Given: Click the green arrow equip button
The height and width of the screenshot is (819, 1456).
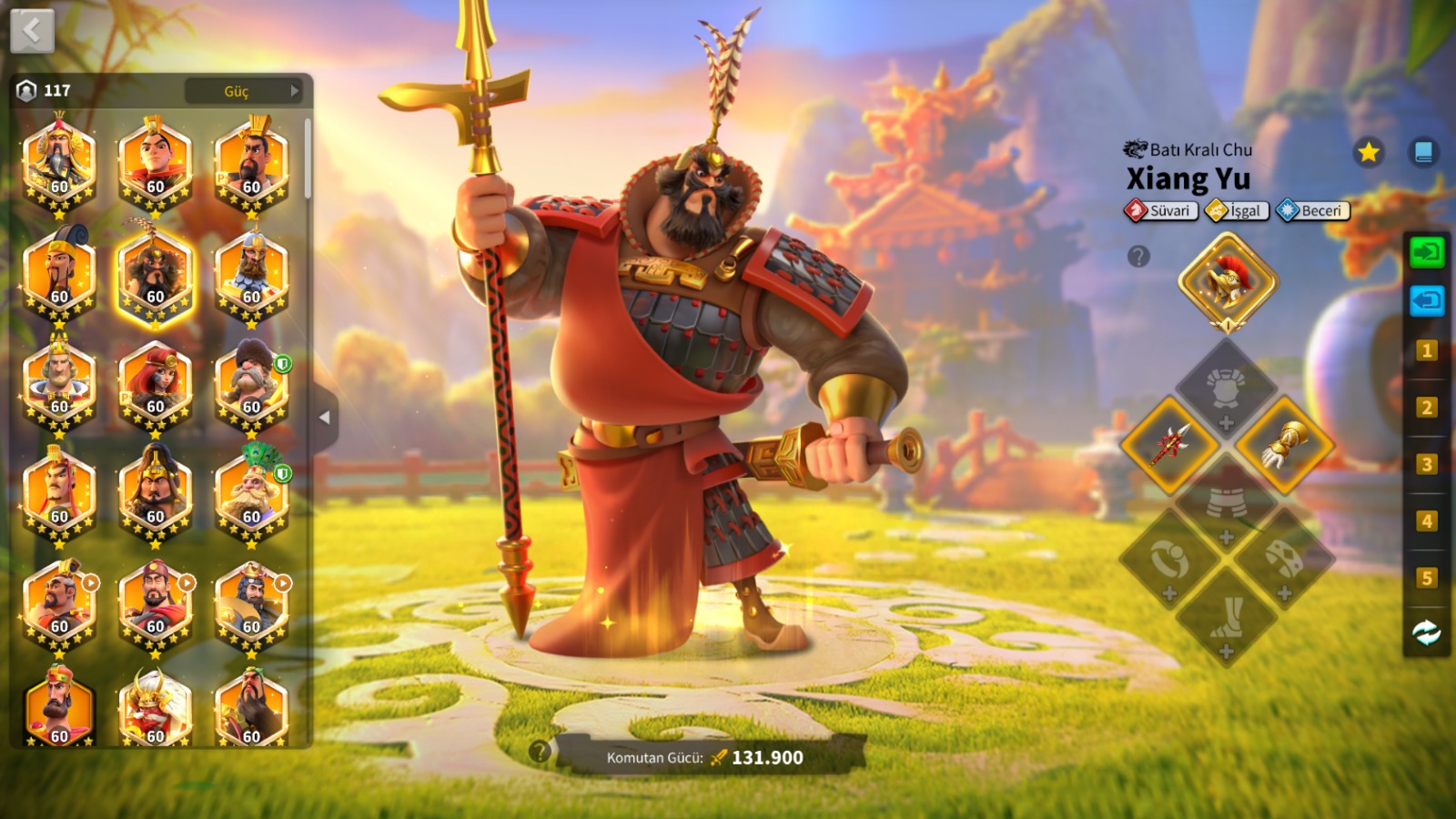Looking at the screenshot, I should point(1426,252).
